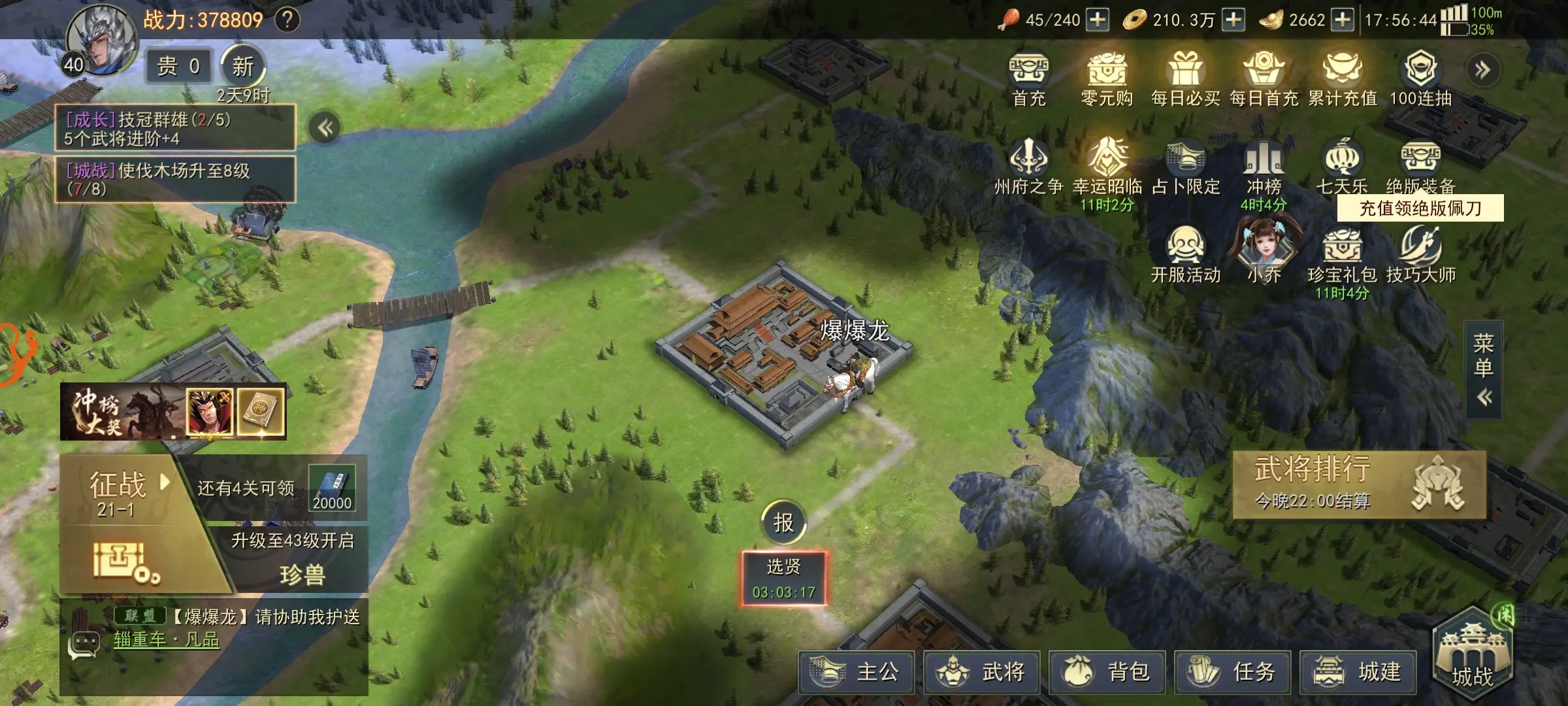The height and width of the screenshot is (706, 1568).
Task: Add more gold ingots with plus button
Action: tap(1343, 20)
